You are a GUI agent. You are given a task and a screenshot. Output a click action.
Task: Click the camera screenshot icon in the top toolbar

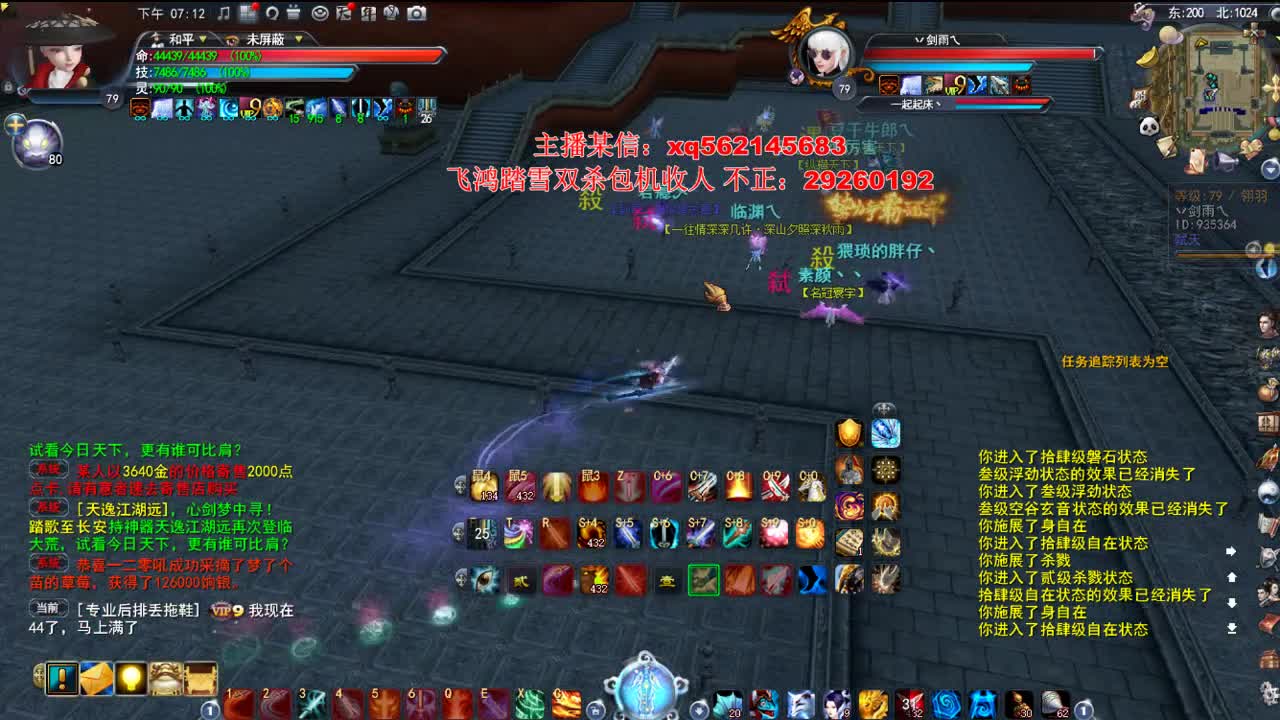coord(415,14)
